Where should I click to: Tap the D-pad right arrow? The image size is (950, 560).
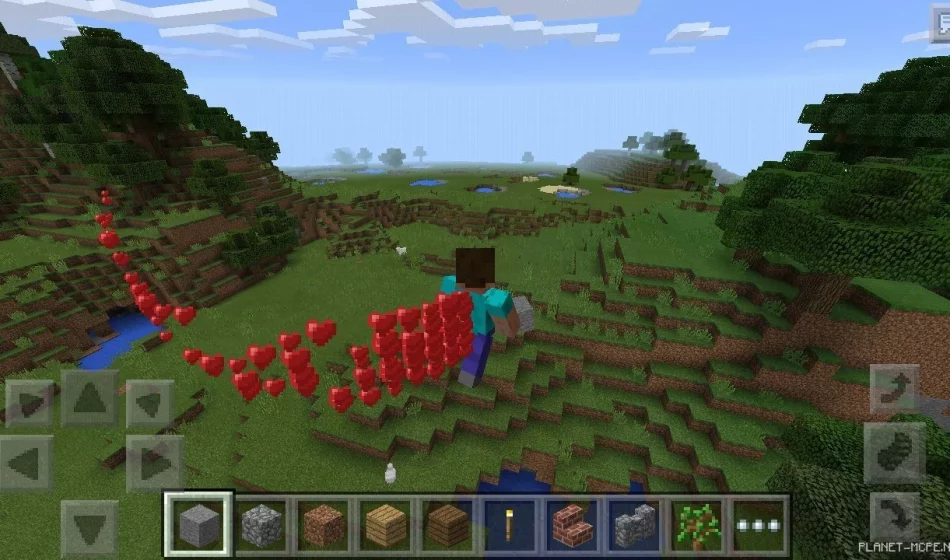pyautogui.click(x=153, y=464)
